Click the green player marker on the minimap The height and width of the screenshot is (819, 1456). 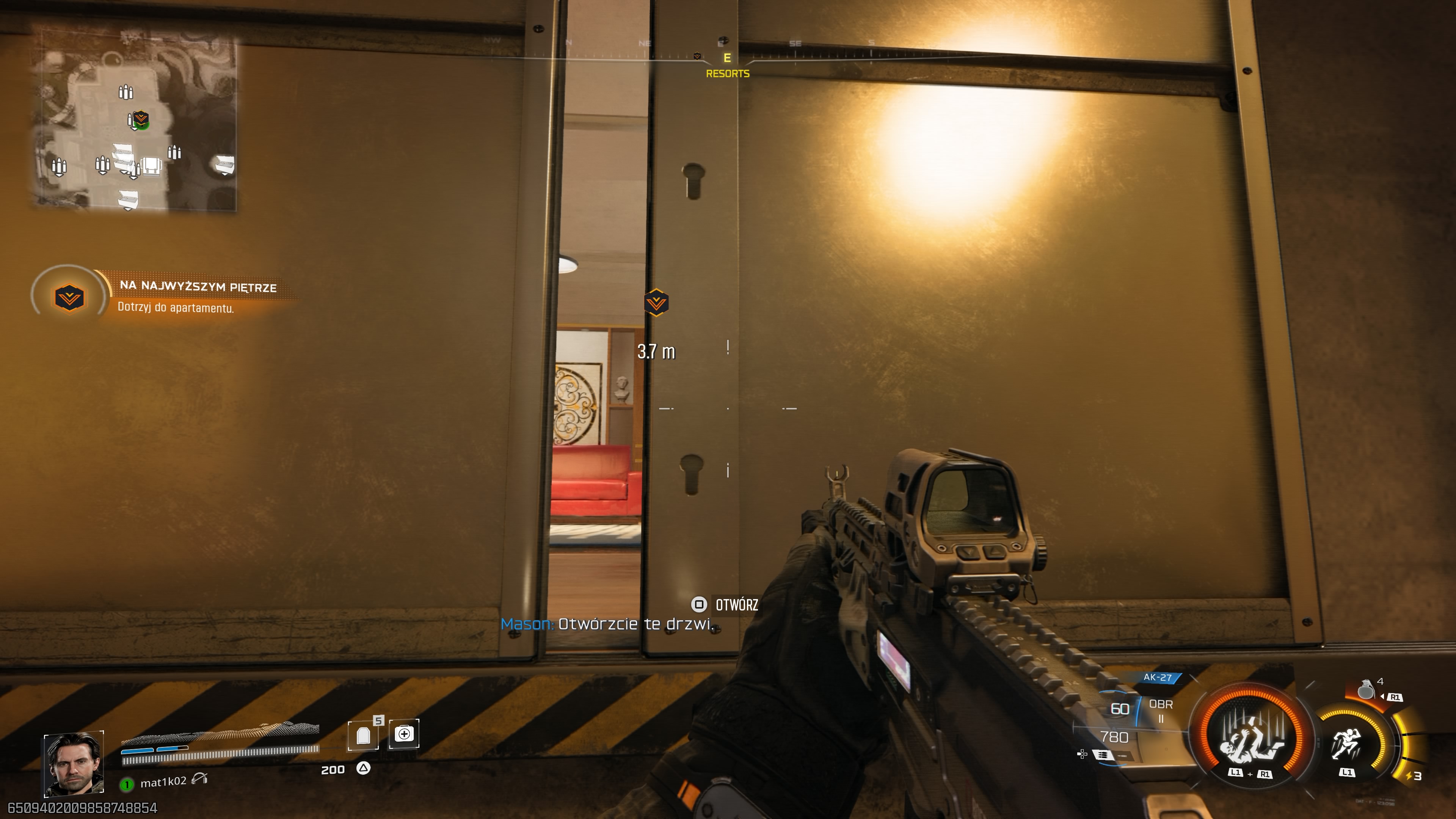coord(143,122)
